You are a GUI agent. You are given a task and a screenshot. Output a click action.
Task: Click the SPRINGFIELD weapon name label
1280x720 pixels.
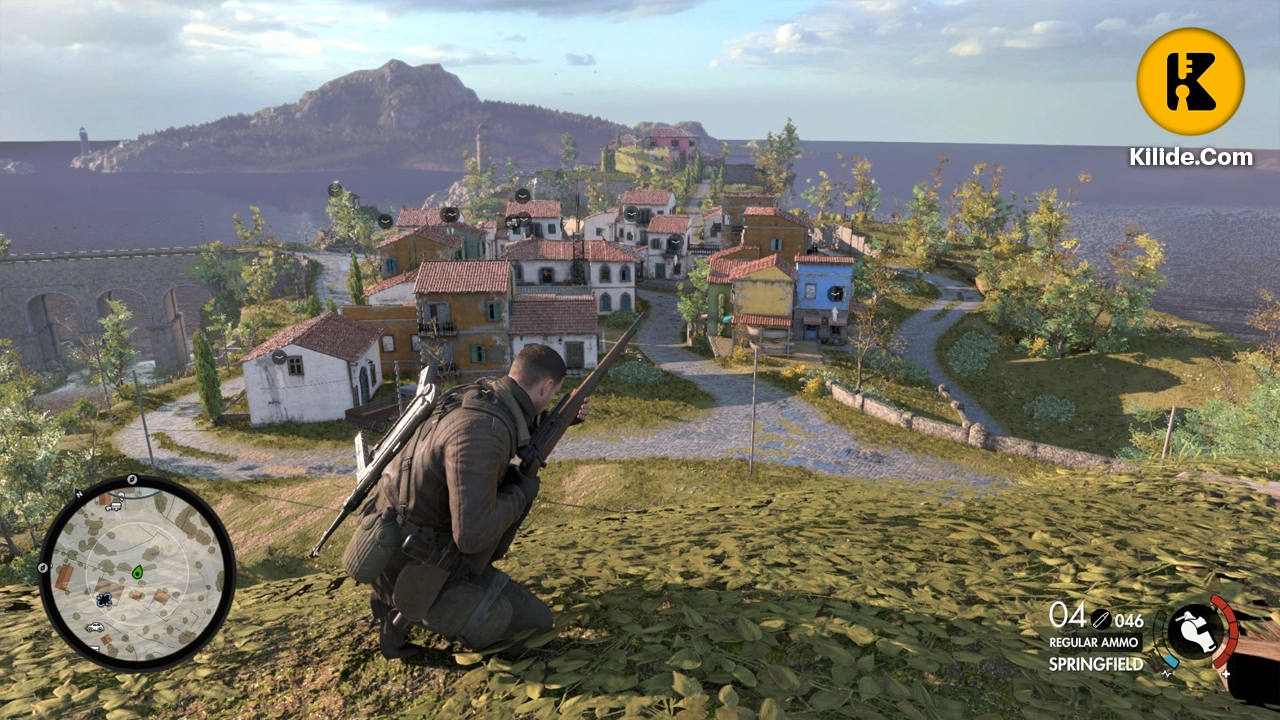[1096, 663]
